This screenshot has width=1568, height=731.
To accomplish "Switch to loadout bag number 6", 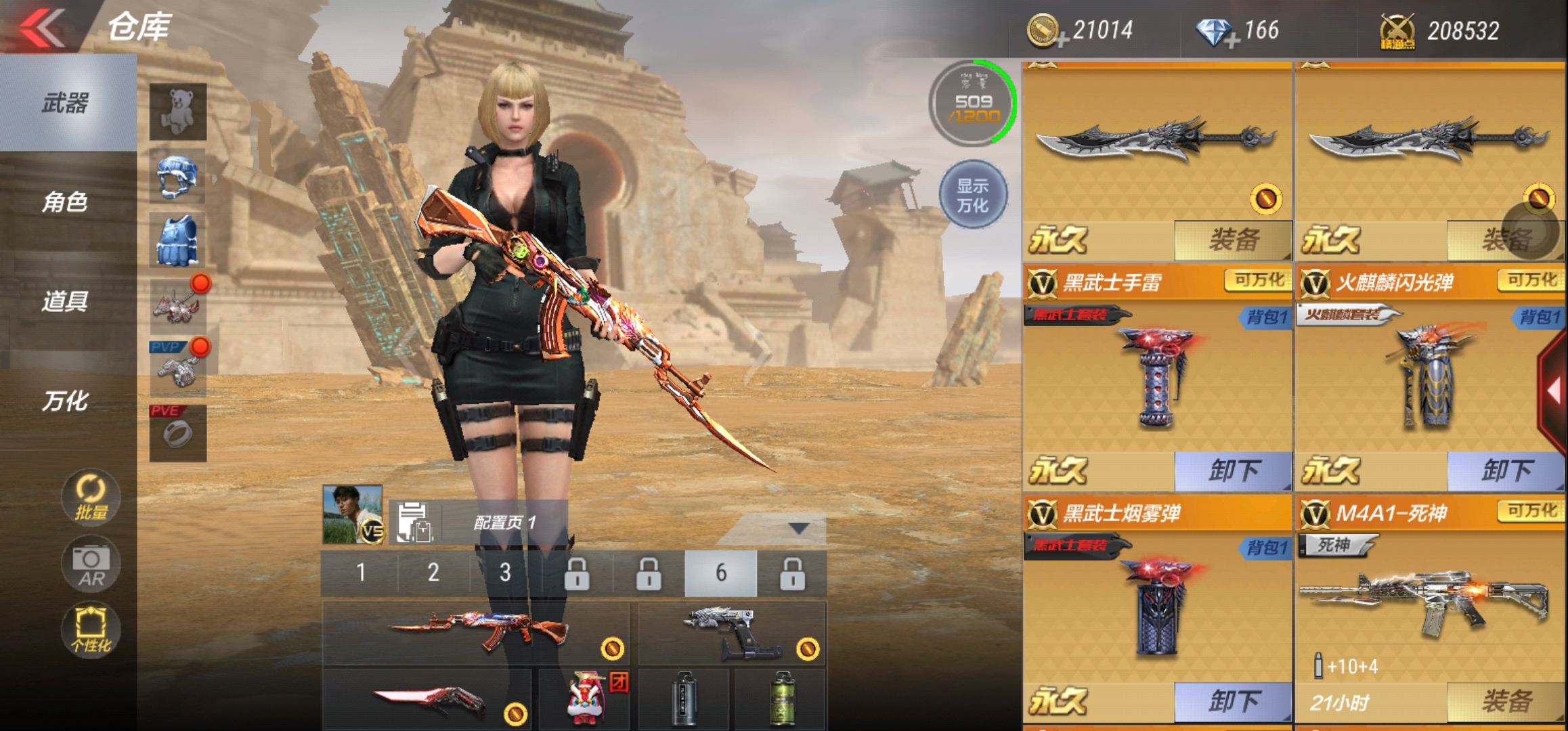I will [720, 573].
